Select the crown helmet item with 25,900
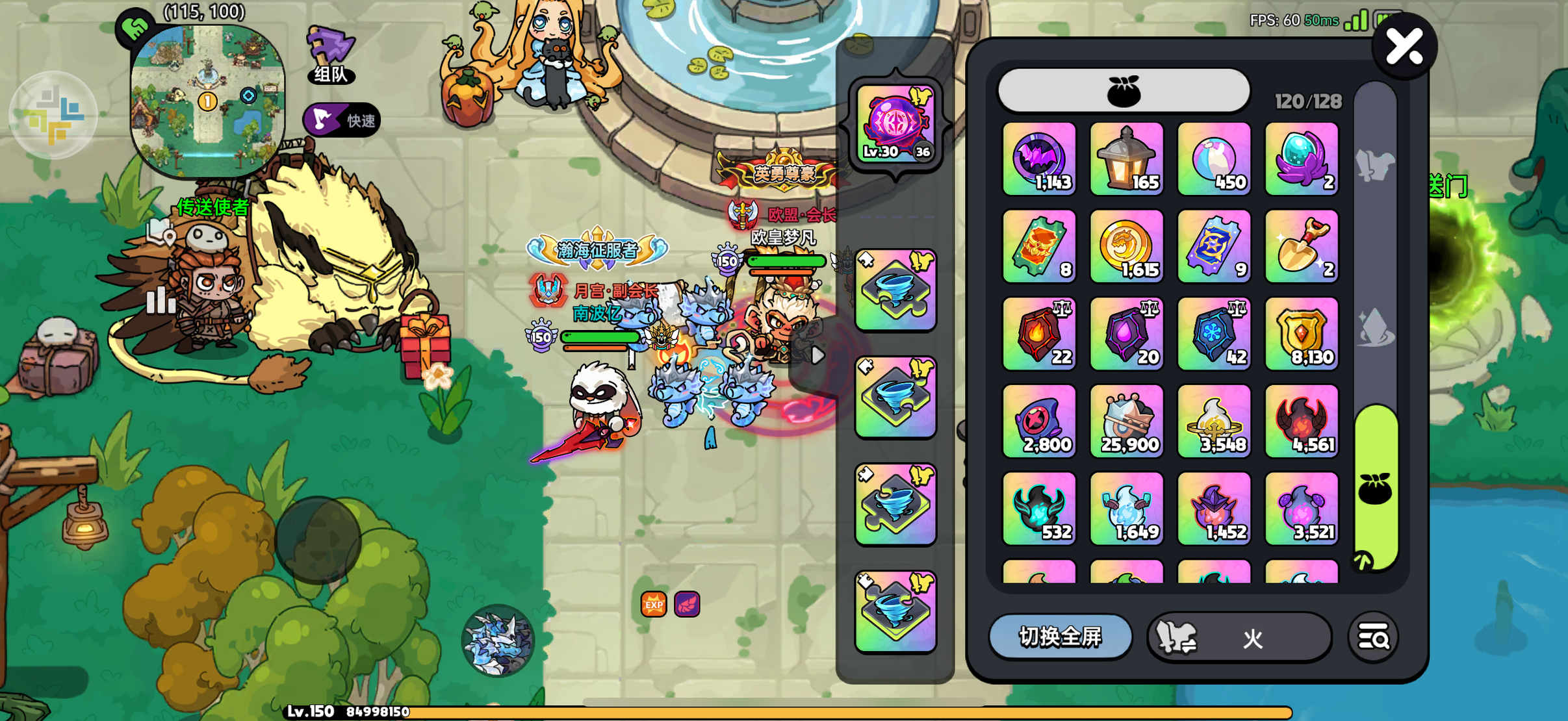 (x=1127, y=421)
